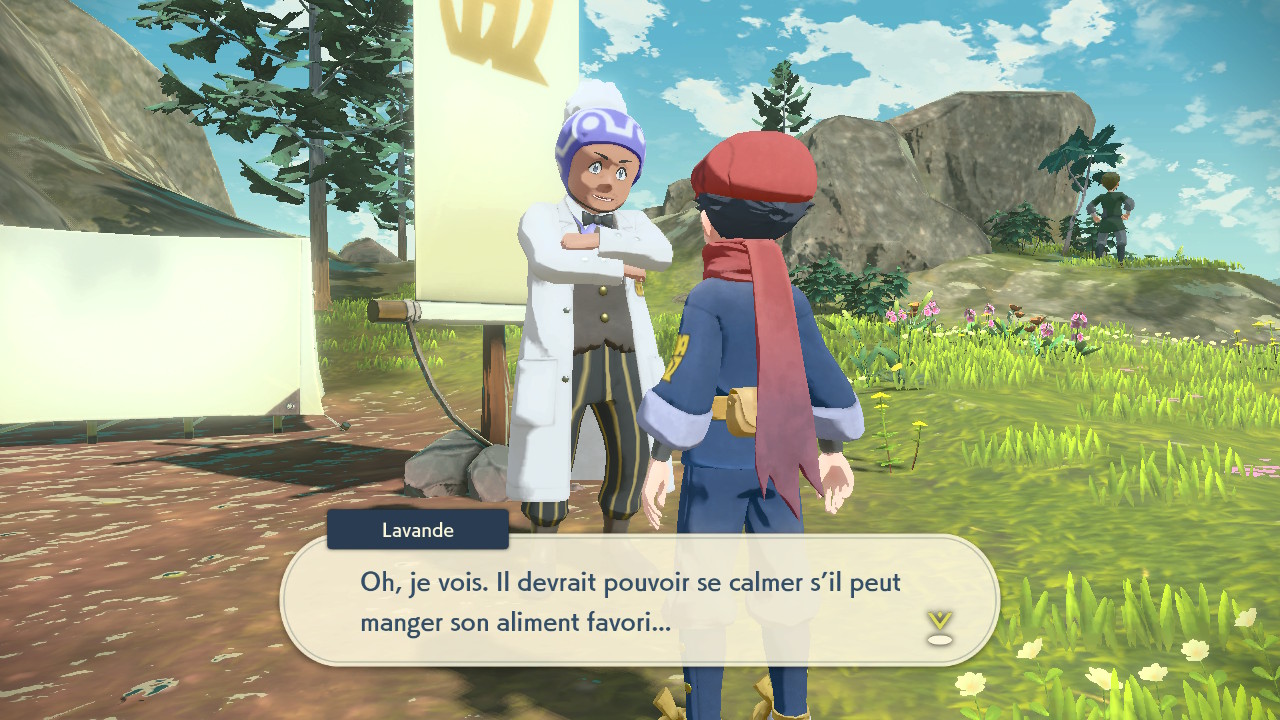This screenshot has height=720, width=1280.
Task: Advance the dialogue with the yellow arrow indicator
Action: coord(939,626)
